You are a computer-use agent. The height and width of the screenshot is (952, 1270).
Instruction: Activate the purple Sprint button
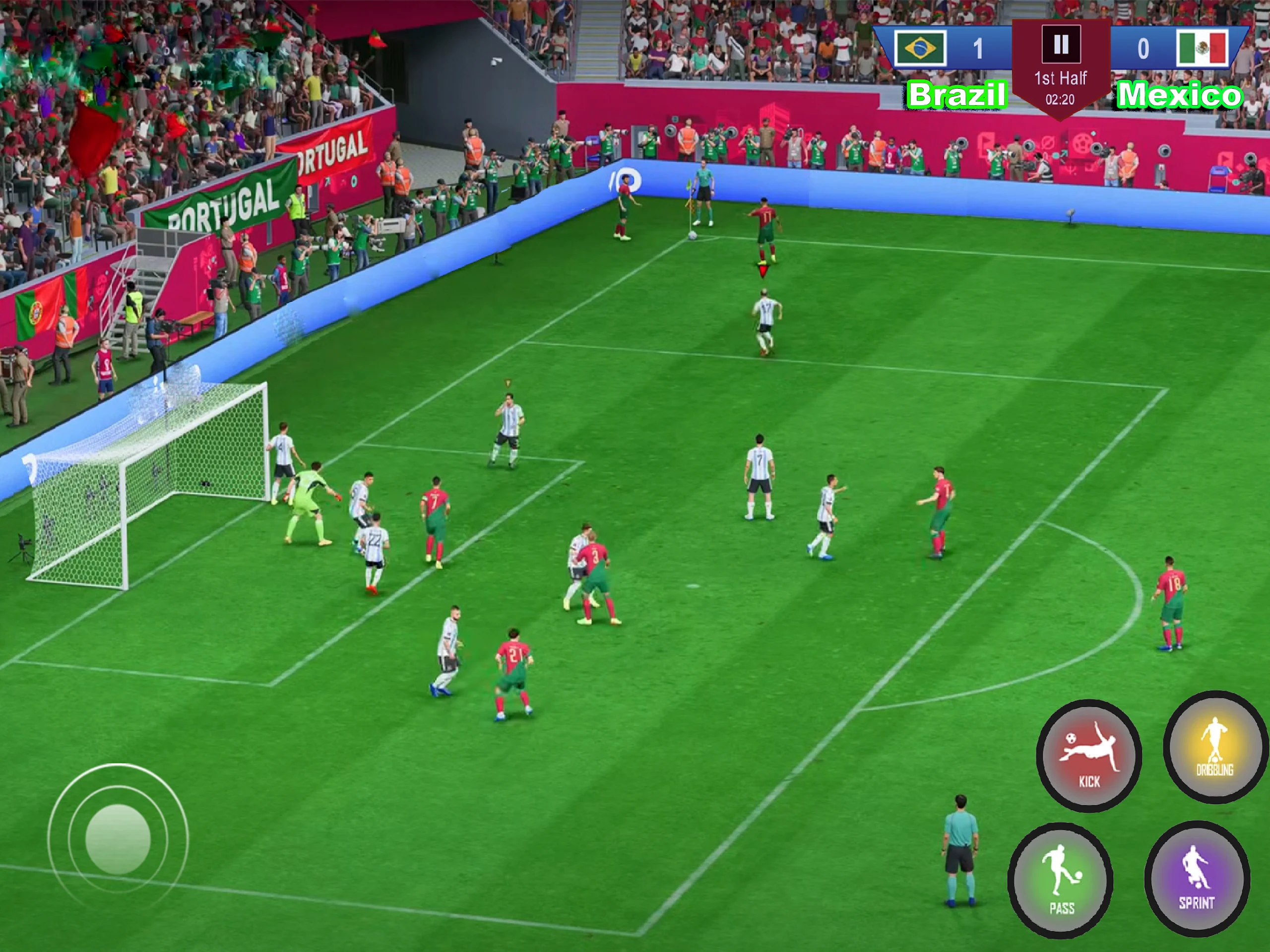click(x=1197, y=878)
